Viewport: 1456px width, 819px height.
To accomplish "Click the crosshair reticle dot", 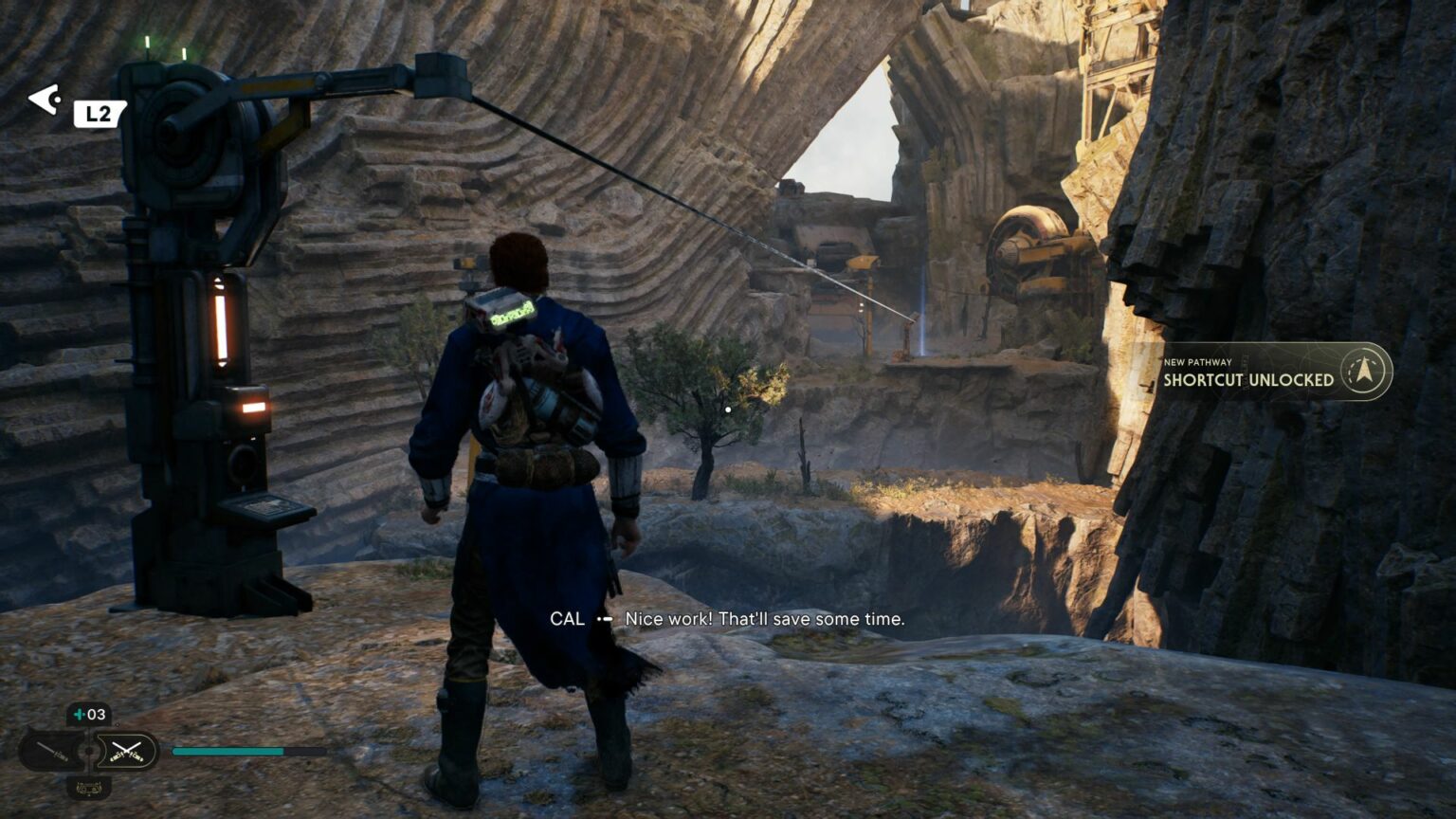I will (727, 409).
